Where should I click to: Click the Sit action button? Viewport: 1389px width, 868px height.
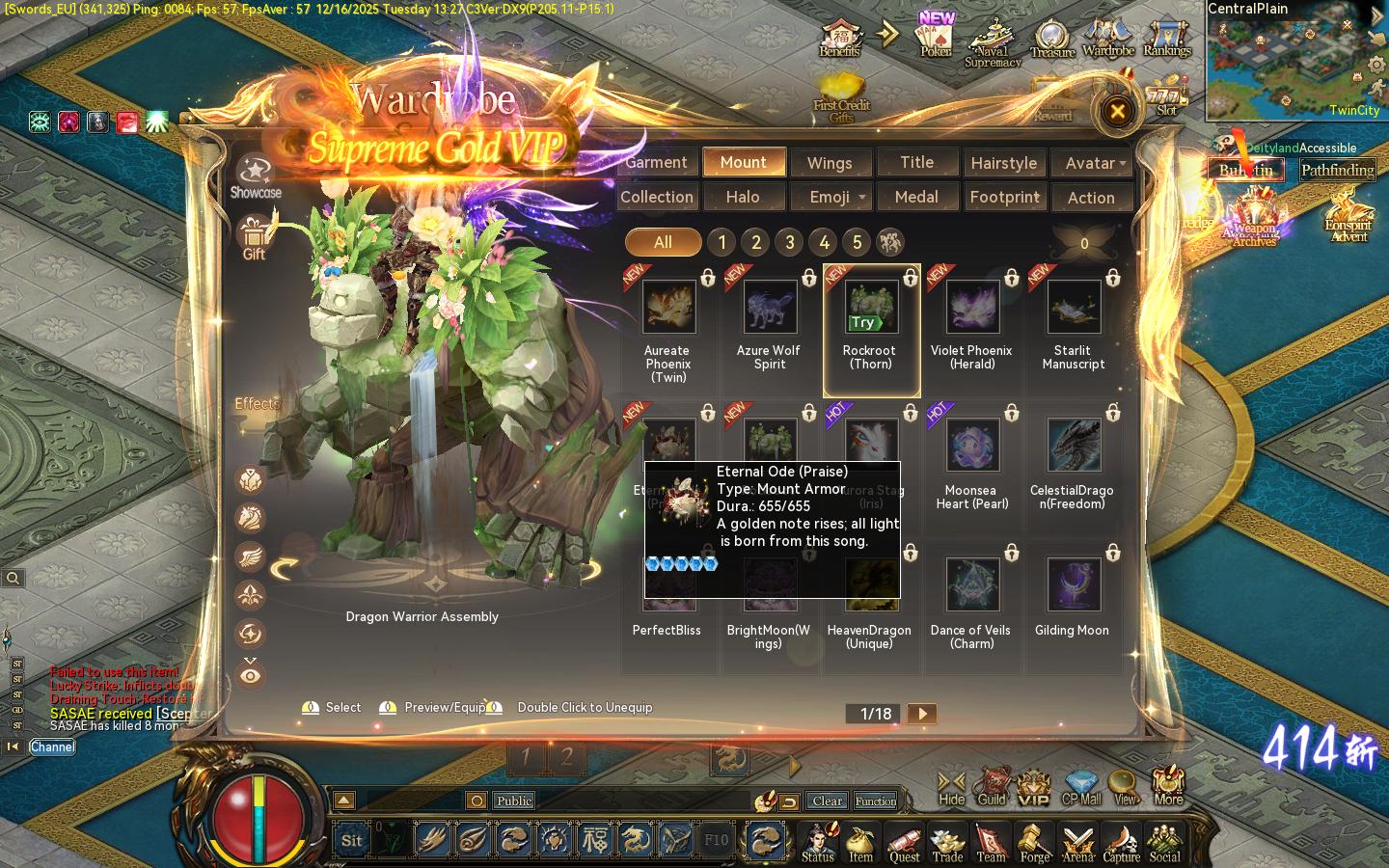[x=351, y=840]
